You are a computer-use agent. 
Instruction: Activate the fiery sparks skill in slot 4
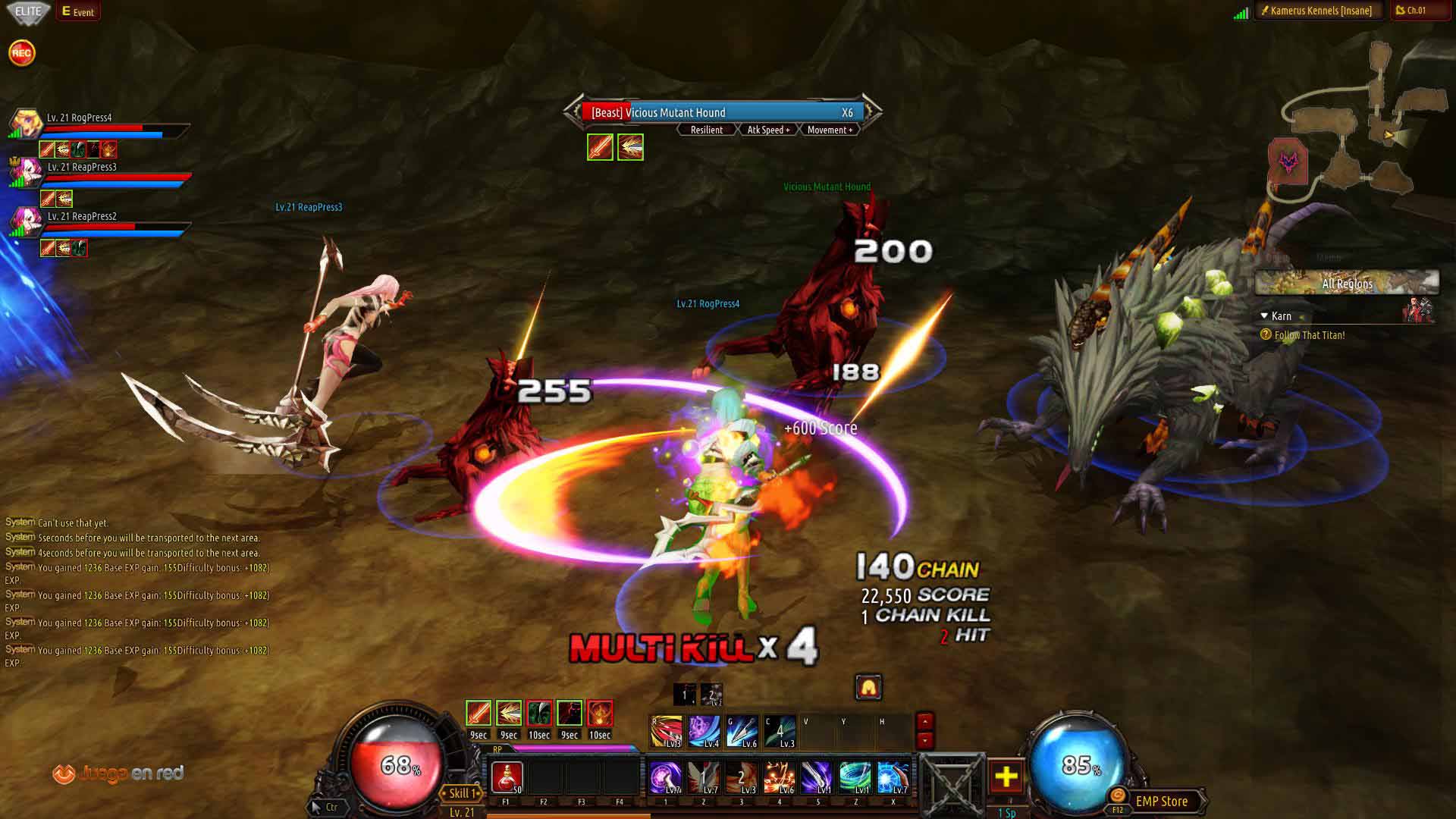point(779,777)
